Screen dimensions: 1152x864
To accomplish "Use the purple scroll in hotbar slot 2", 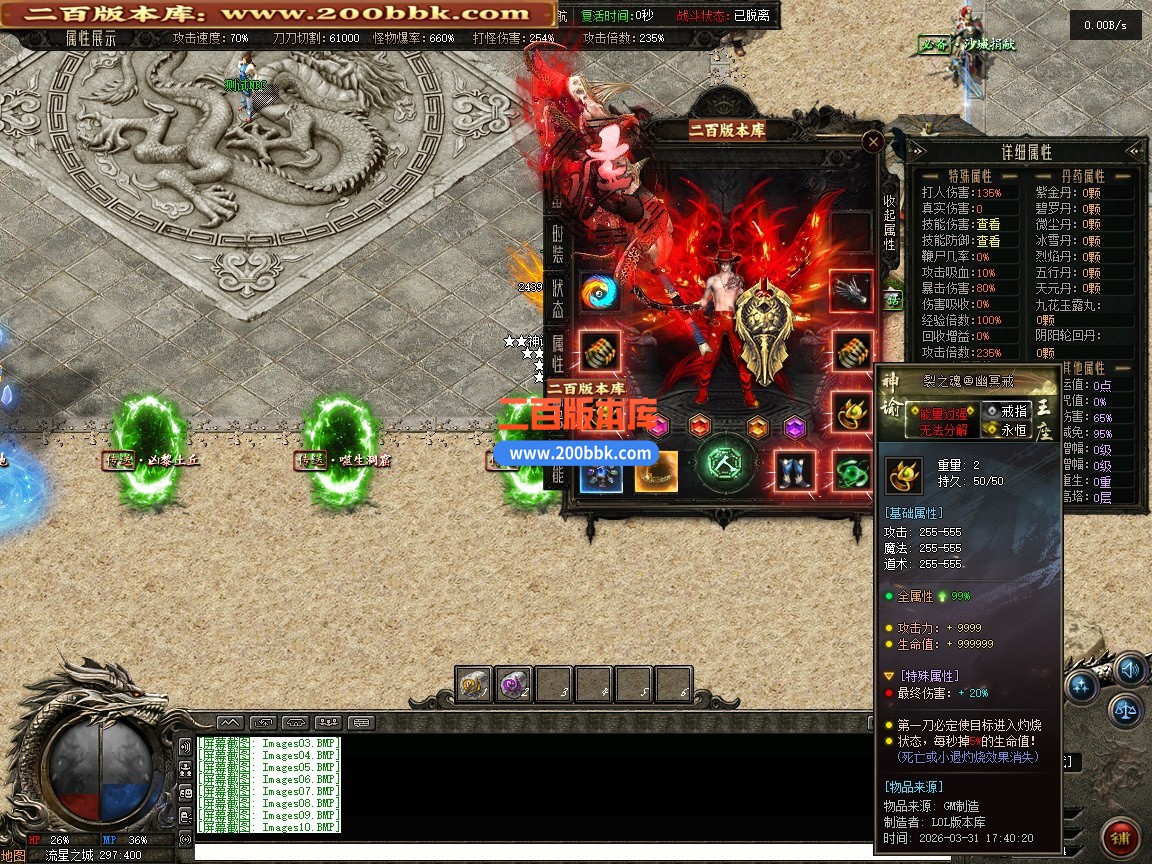I will [x=514, y=685].
